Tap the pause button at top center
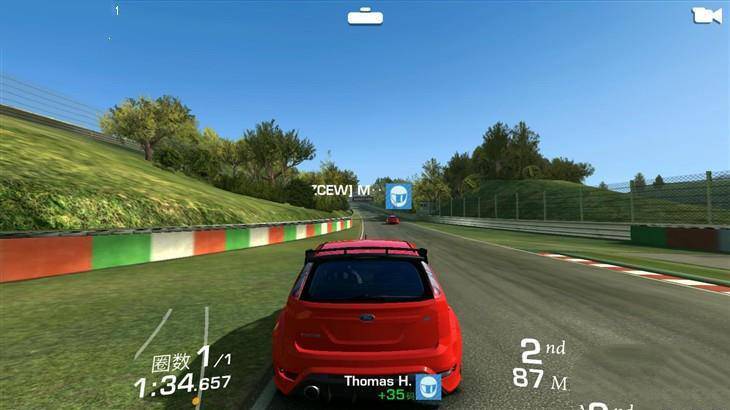 (x=365, y=17)
